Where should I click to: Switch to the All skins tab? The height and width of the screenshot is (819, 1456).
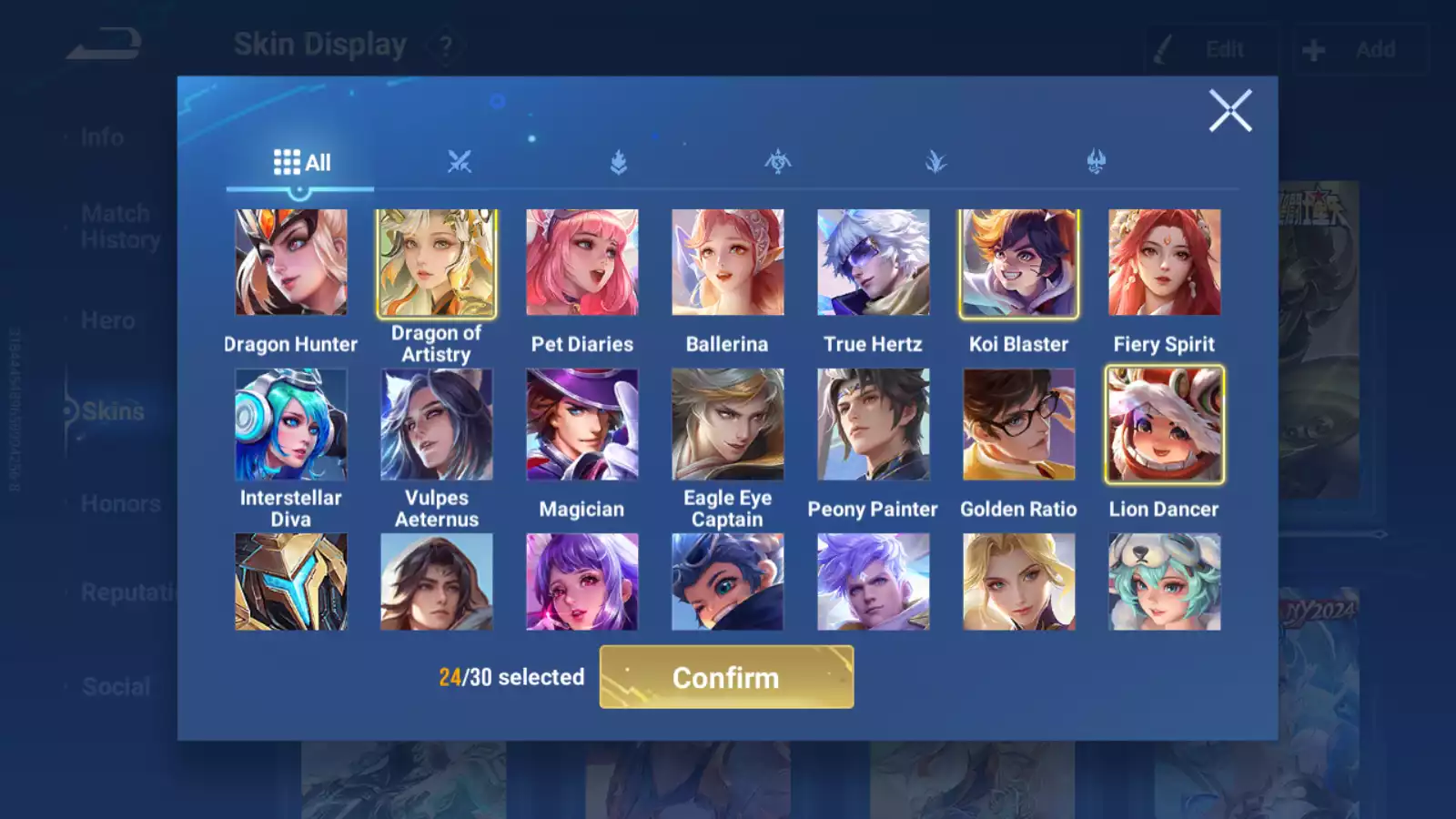pos(301,163)
